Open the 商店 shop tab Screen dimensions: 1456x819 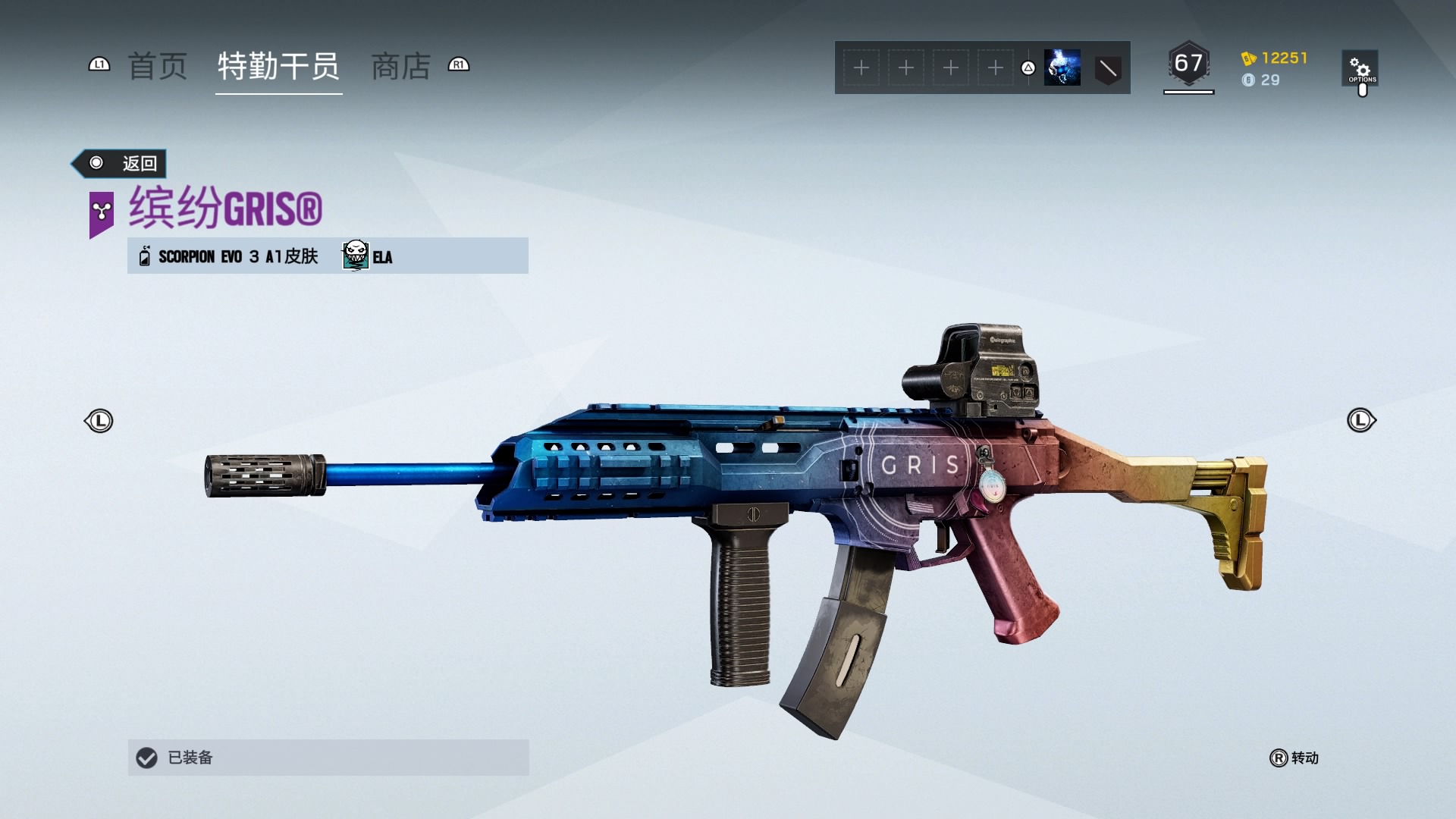click(400, 67)
